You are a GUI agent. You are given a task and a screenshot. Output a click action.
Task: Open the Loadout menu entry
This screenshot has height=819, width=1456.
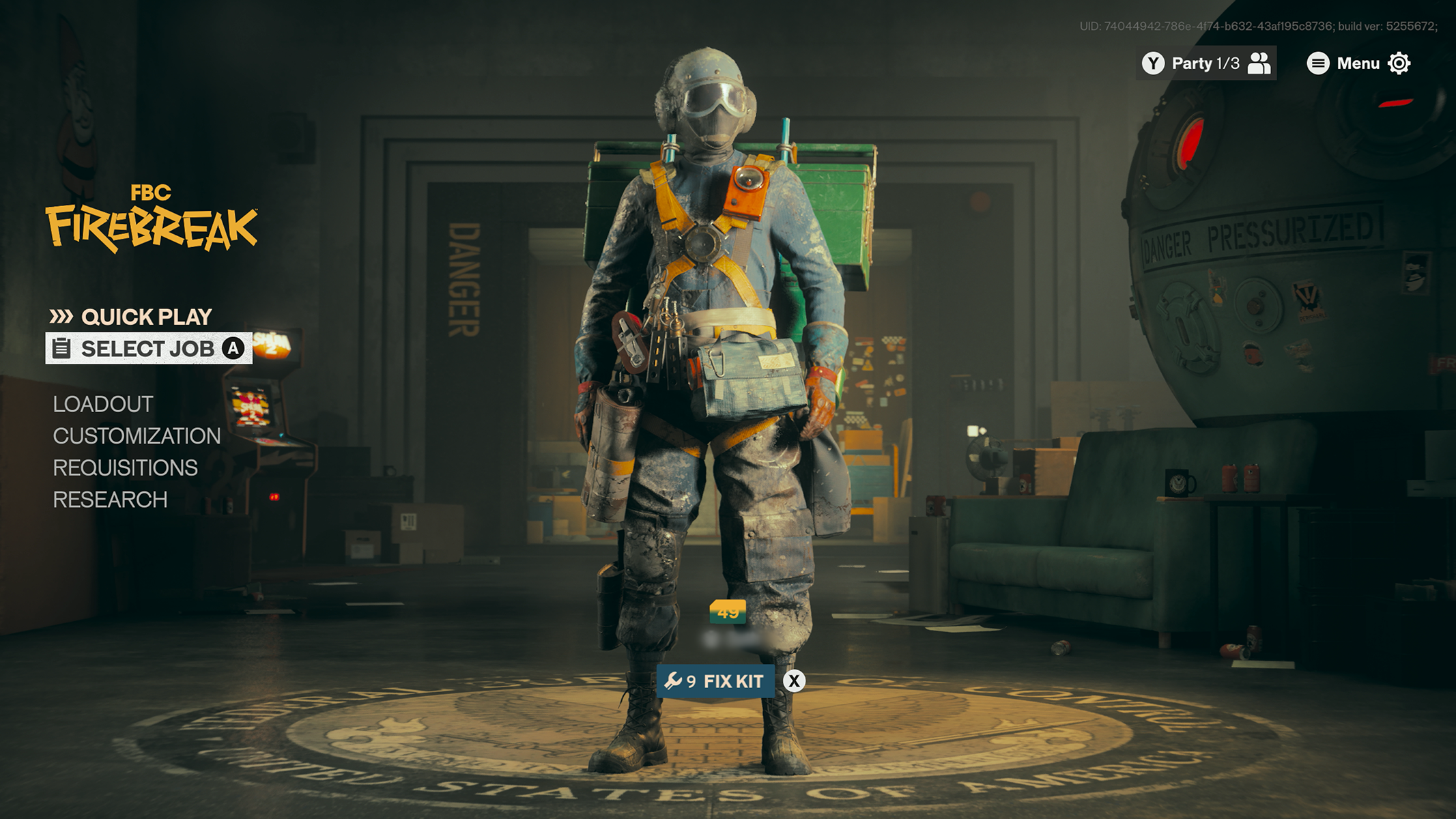(x=102, y=404)
